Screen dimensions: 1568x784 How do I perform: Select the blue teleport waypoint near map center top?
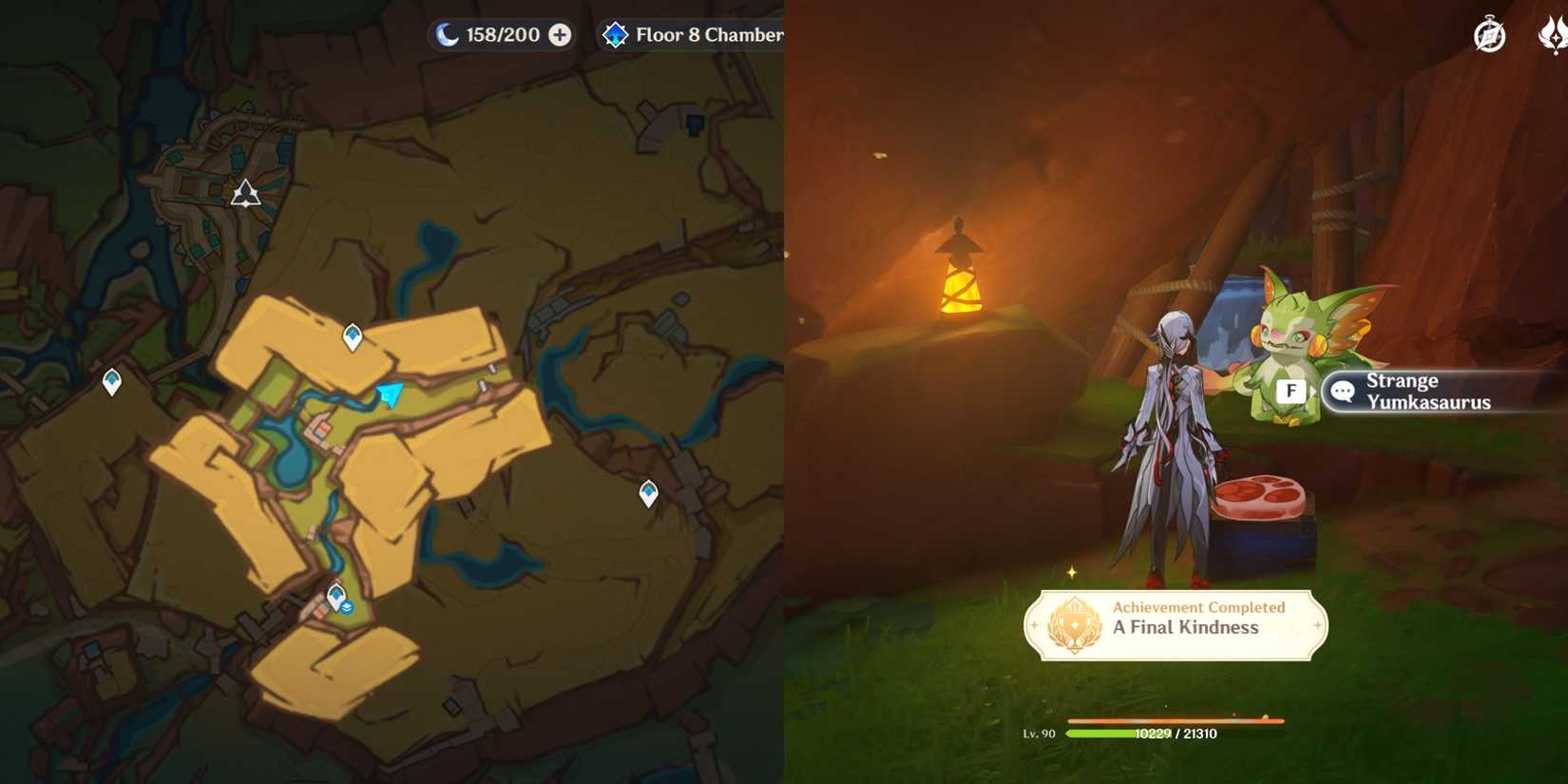coord(352,335)
